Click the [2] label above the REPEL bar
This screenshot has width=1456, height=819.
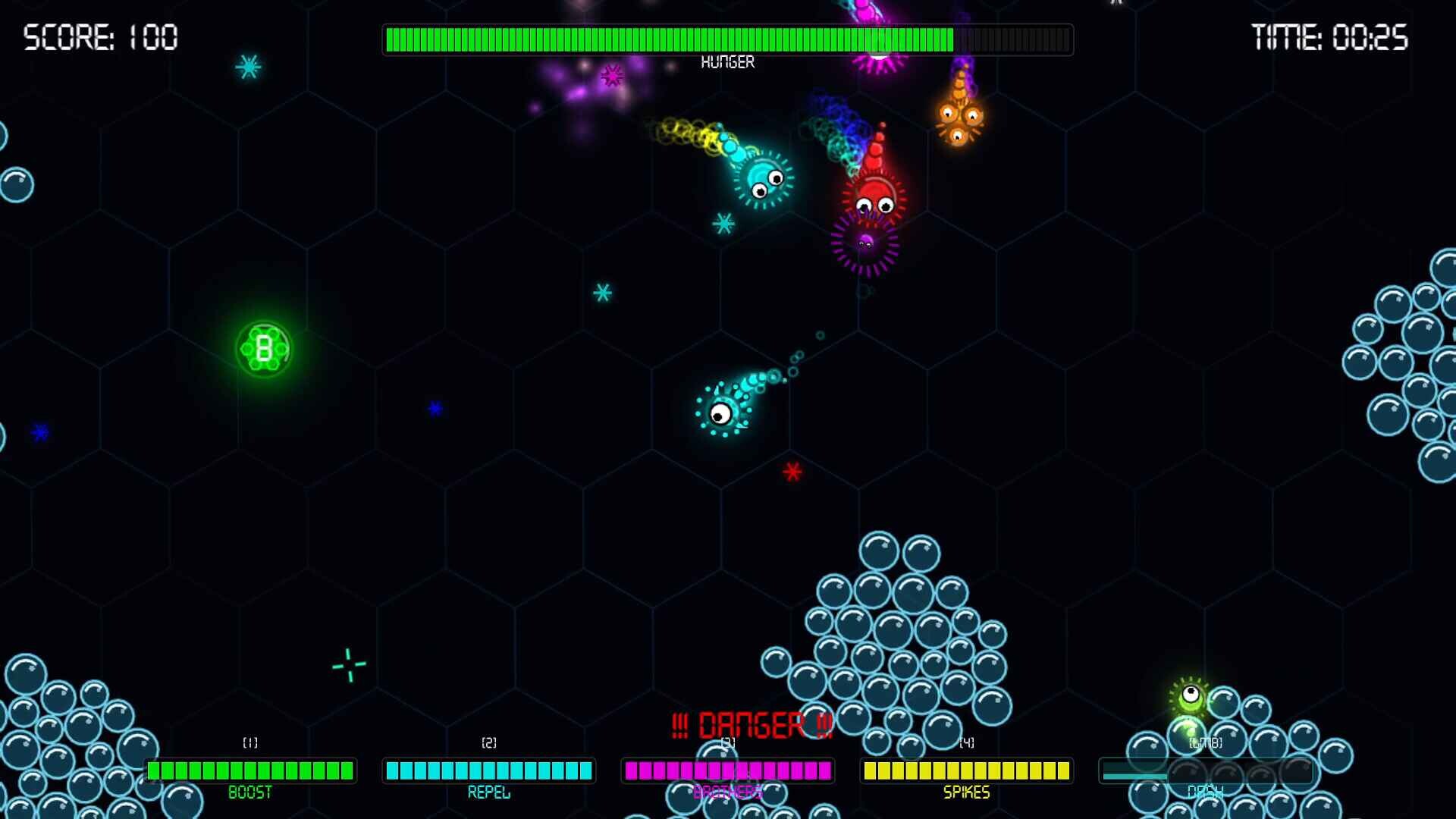click(488, 743)
